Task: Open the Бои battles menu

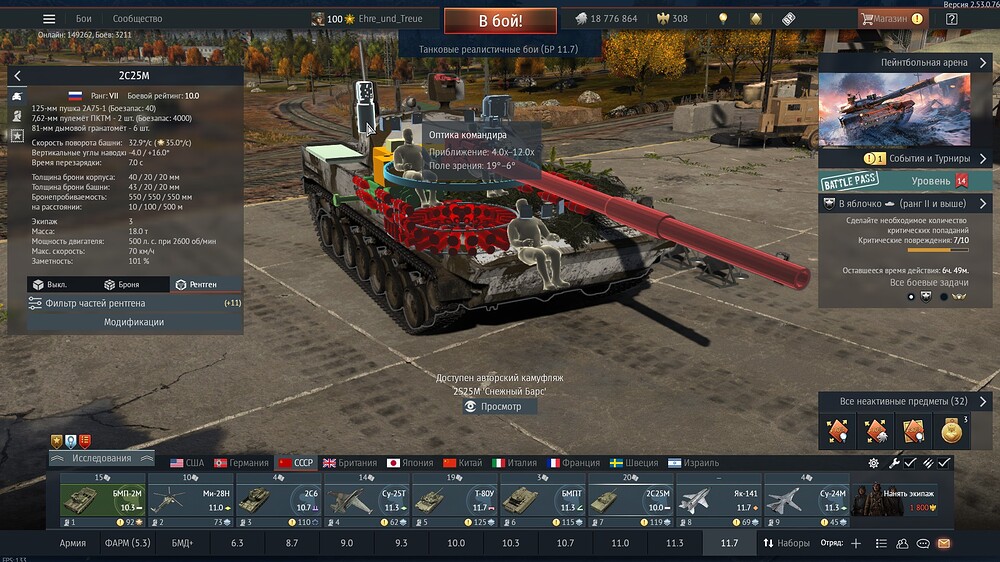Action: pos(84,19)
